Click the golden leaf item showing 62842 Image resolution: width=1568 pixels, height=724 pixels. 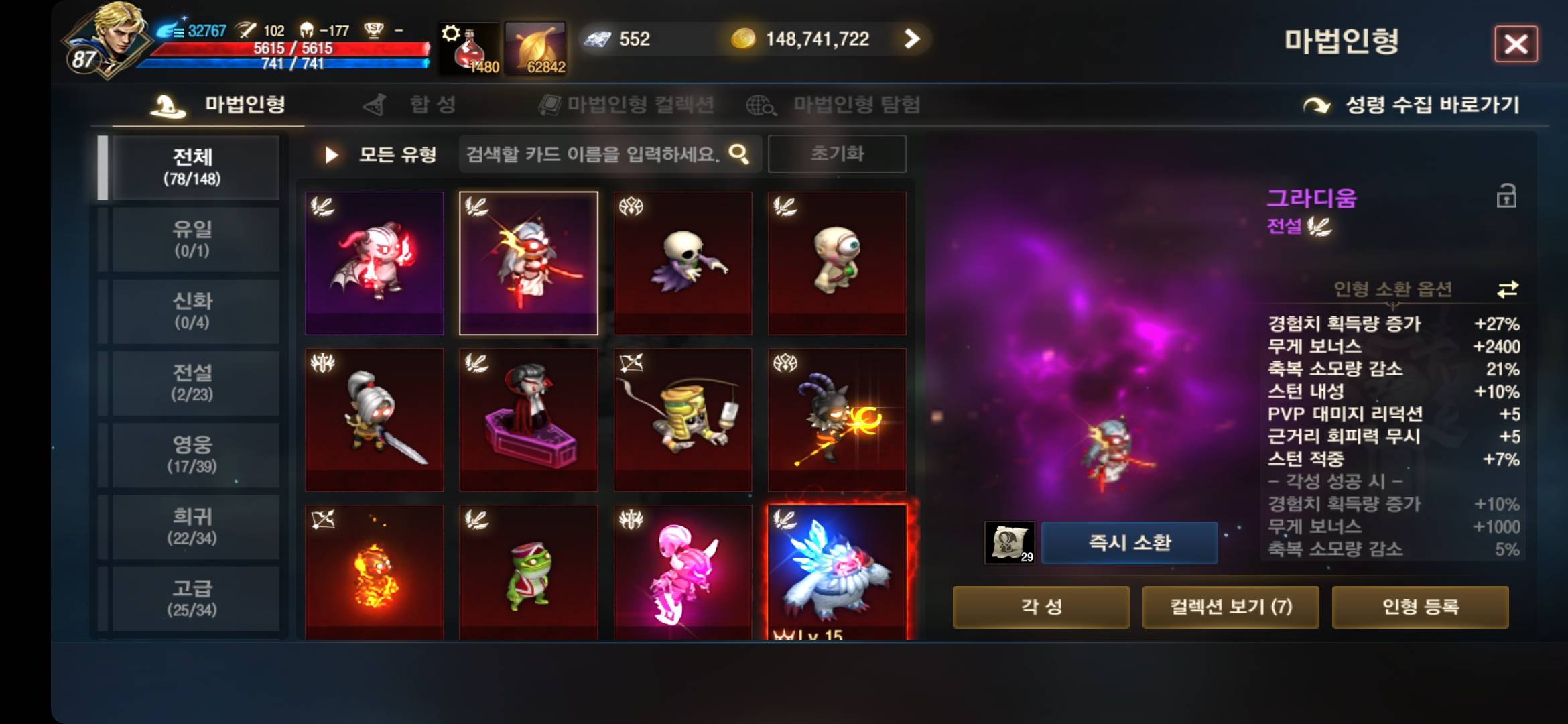point(536,47)
